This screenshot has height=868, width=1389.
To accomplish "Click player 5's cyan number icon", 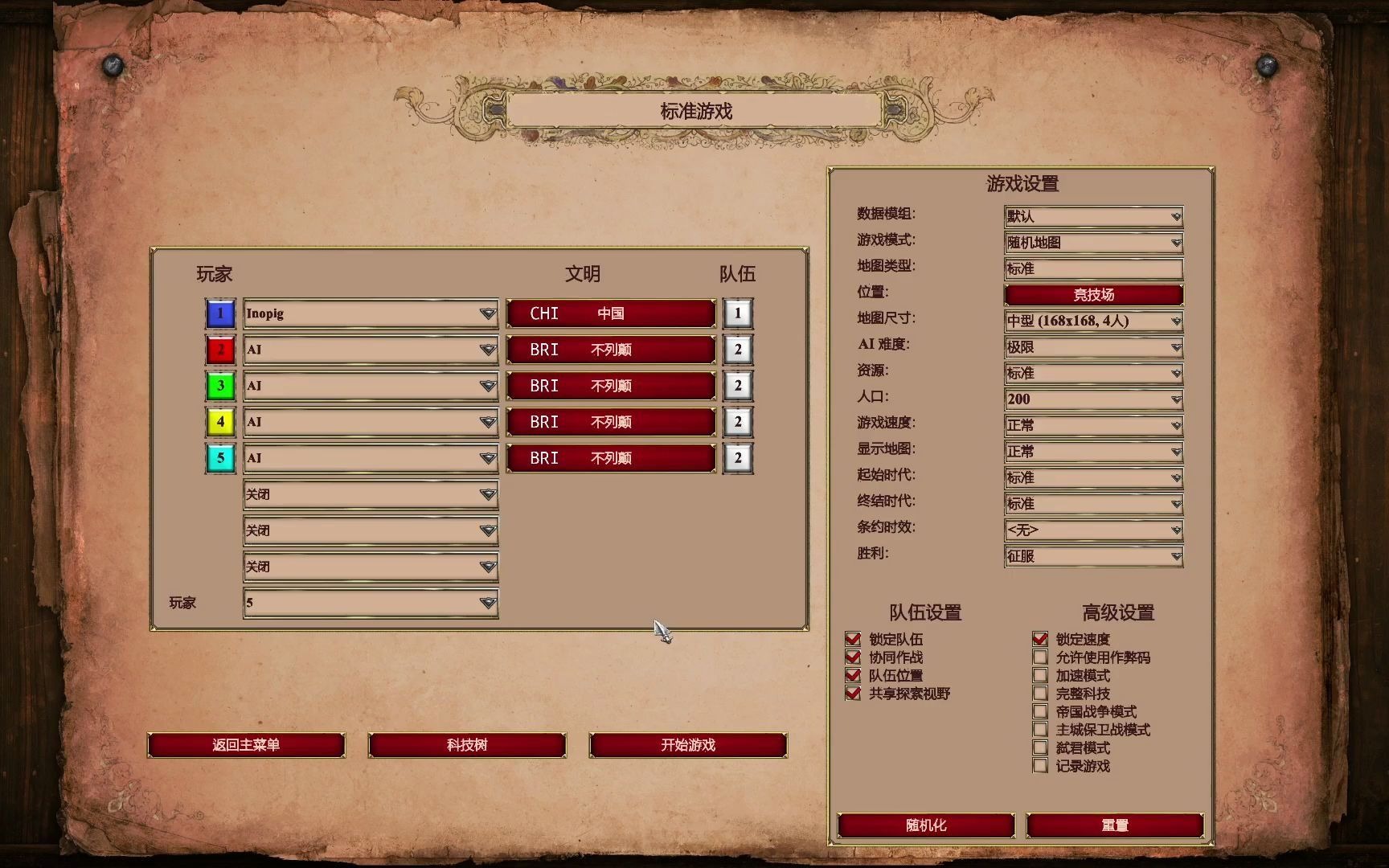I will [219, 458].
